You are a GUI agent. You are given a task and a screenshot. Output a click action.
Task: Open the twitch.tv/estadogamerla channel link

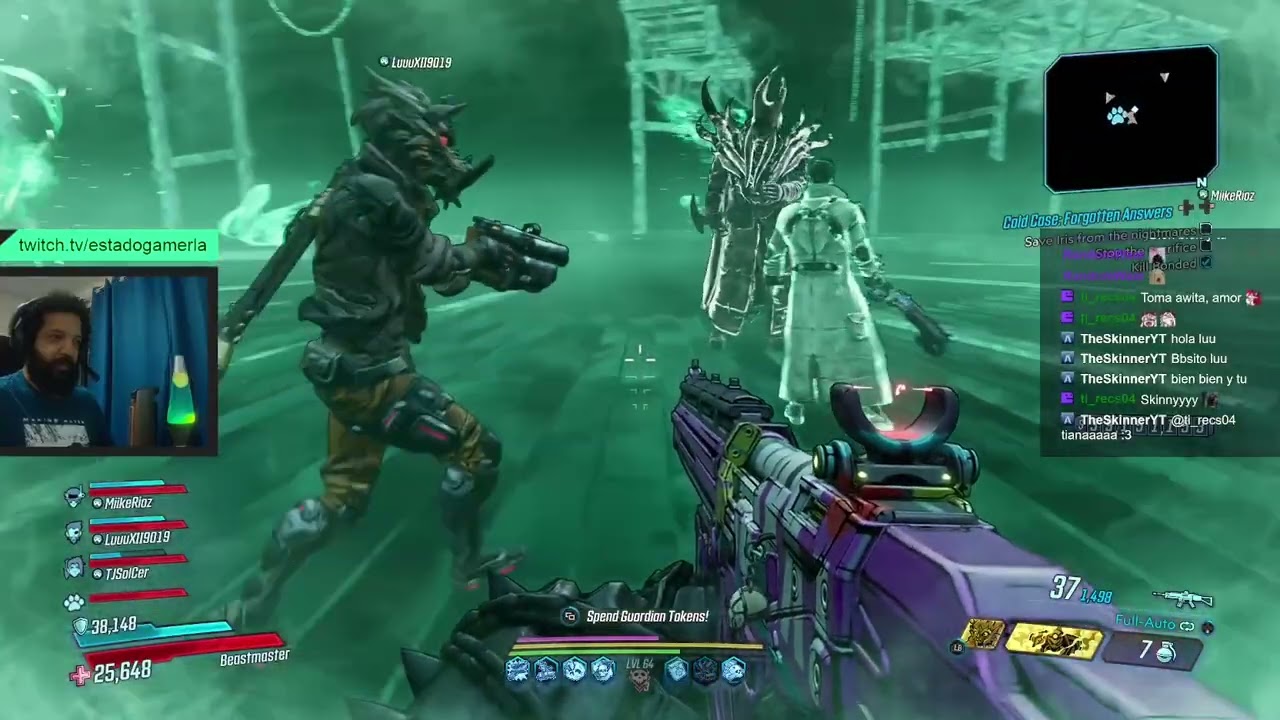click(112, 246)
